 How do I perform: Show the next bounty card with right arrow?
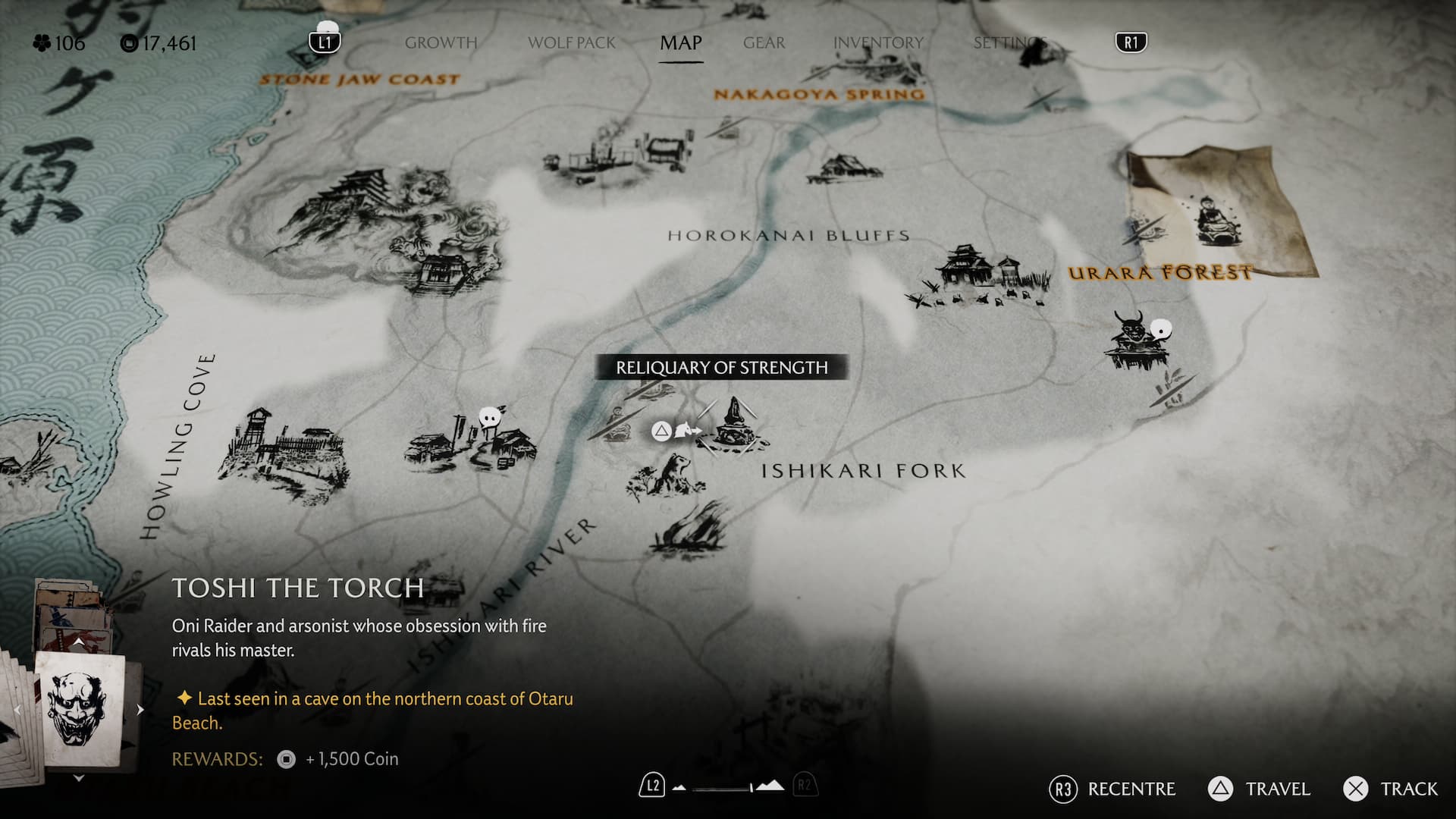tap(140, 710)
